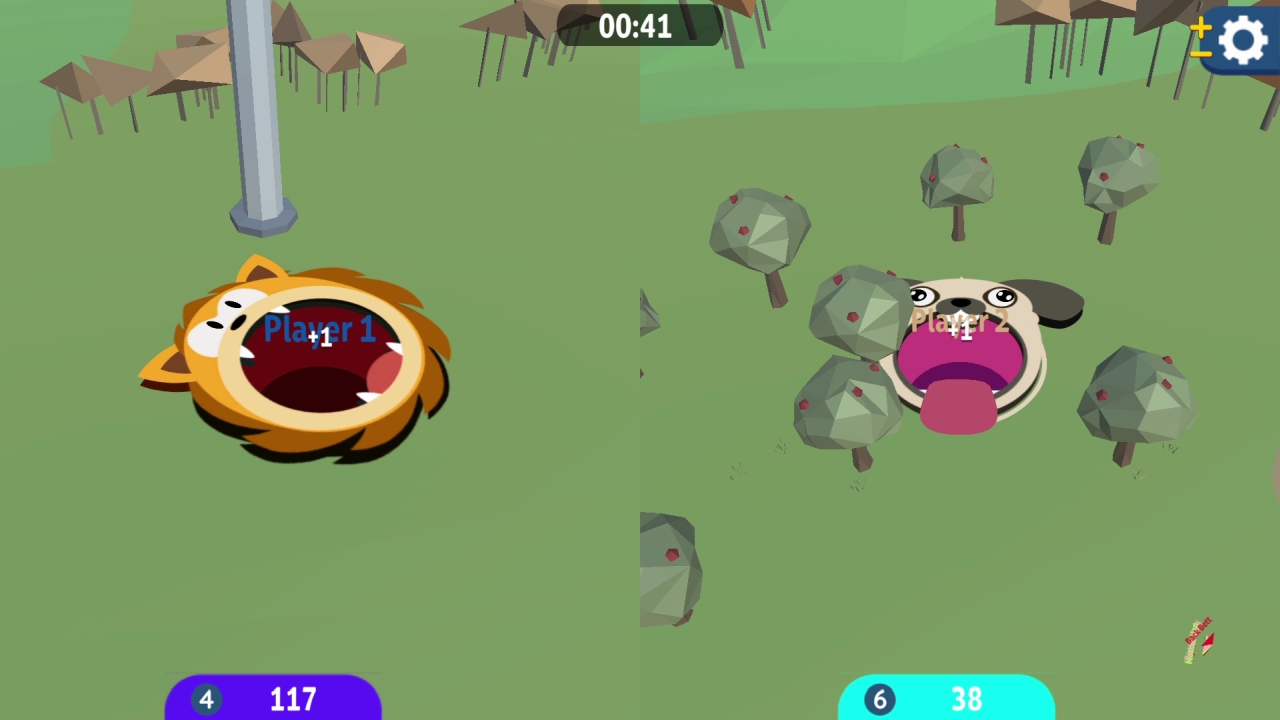Click Player 1's level 4 badge
Image resolution: width=1280 pixels, height=720 pixels.
click(206, 699)
